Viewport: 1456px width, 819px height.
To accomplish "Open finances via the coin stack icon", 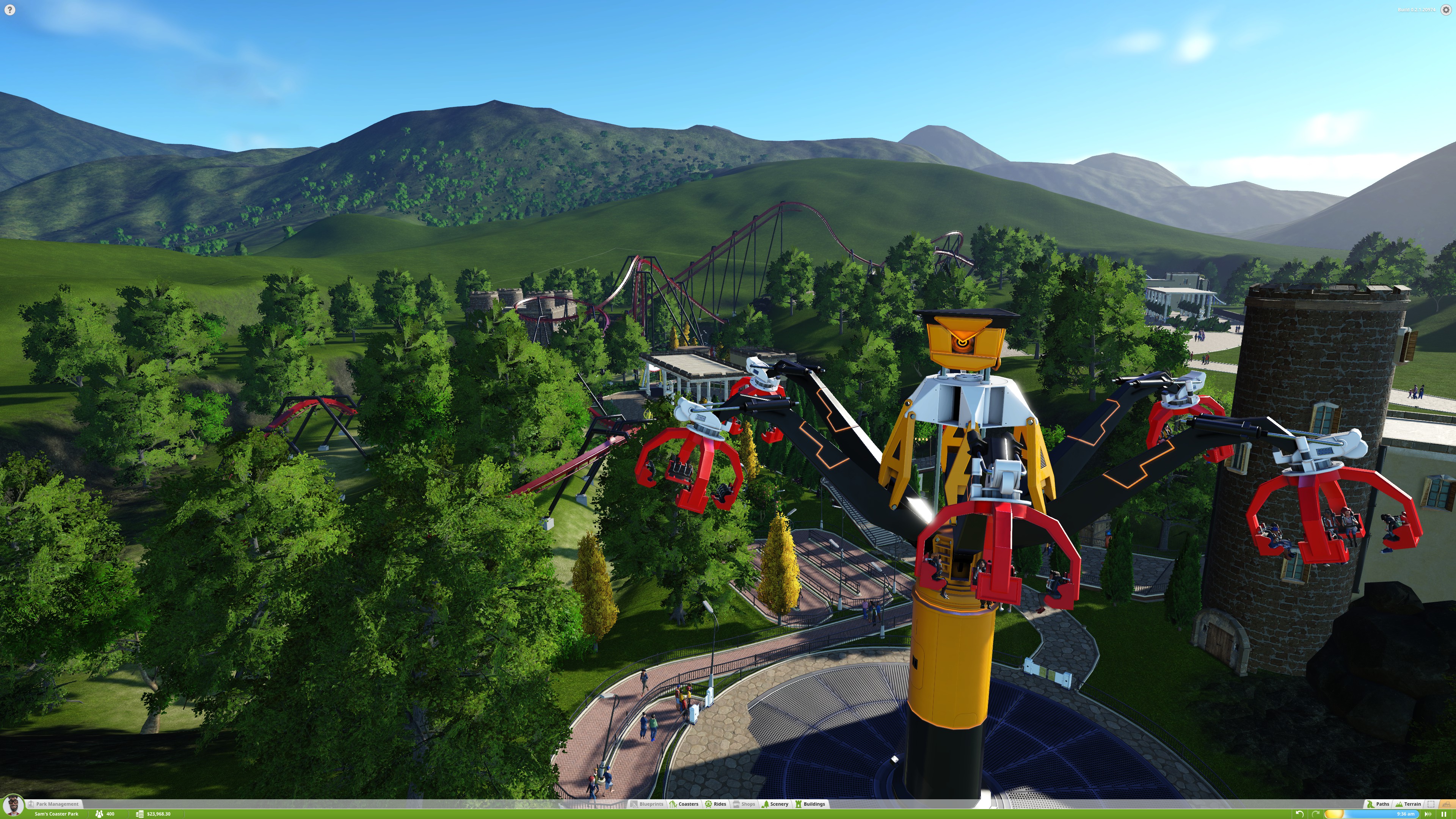I will click(x=140, y=814).
